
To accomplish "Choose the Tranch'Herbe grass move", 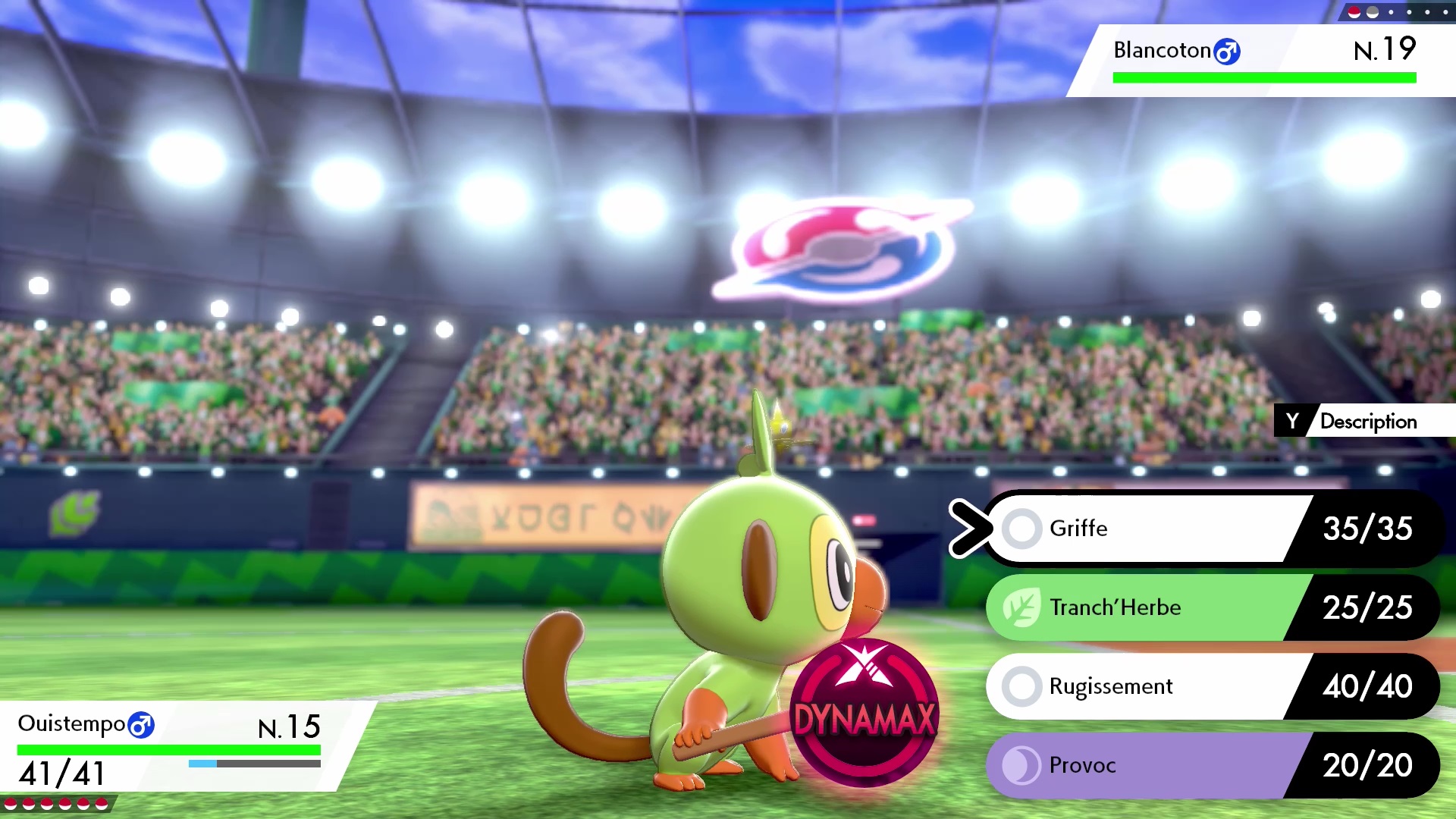I will 1153,607.
